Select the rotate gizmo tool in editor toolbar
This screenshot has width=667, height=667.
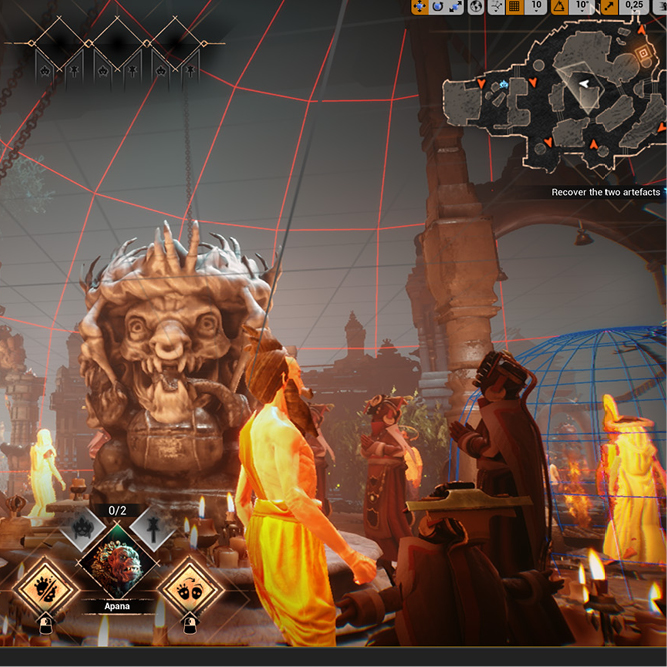[x=438, y=6]
